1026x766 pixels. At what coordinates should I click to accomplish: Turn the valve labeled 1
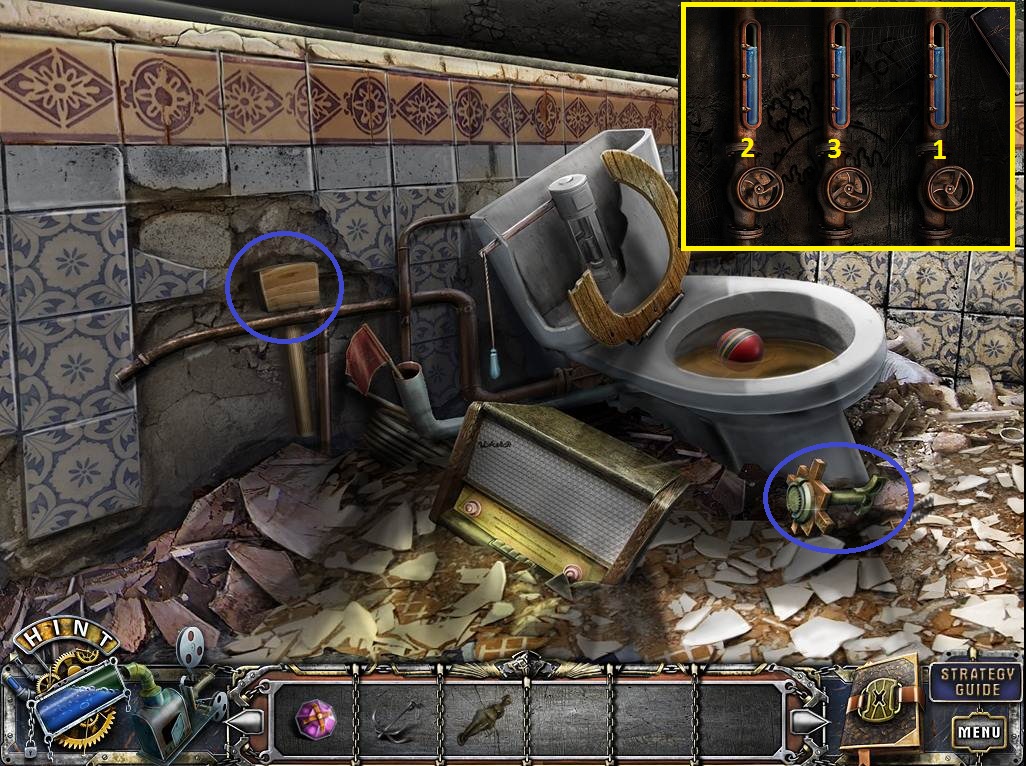[x=946, y=189]
